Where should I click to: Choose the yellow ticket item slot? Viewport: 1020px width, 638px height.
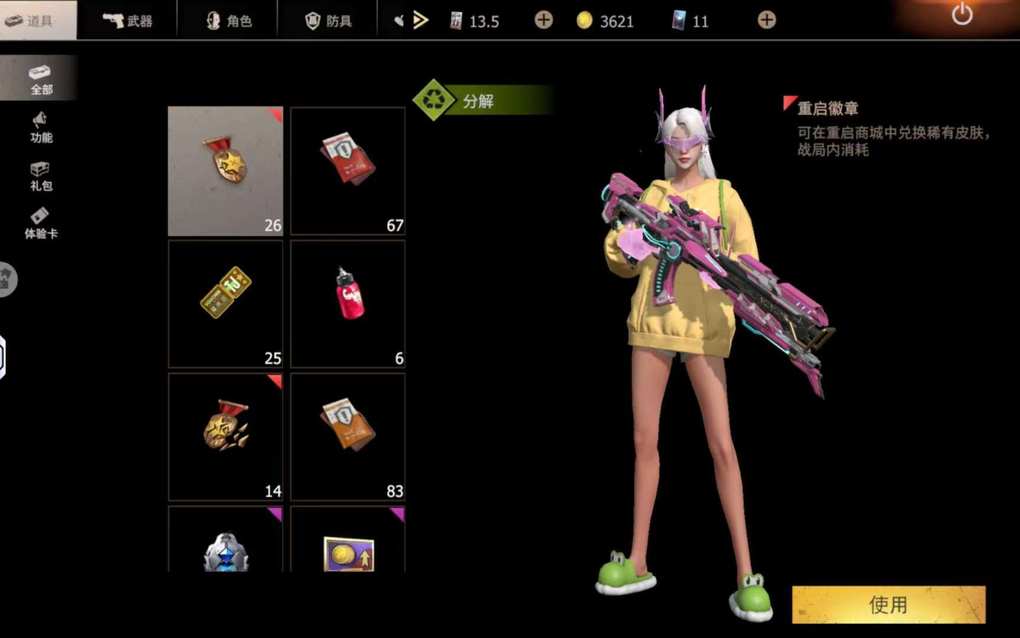[x=226, y=304]
